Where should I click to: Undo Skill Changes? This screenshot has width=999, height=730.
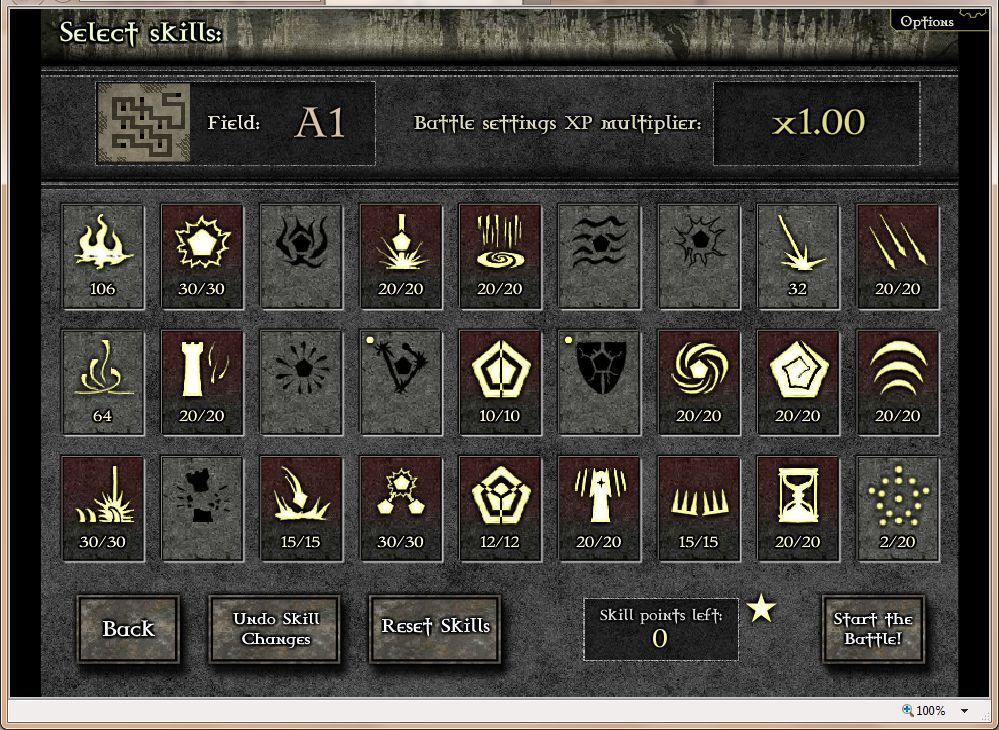click(x=275, y=629)
